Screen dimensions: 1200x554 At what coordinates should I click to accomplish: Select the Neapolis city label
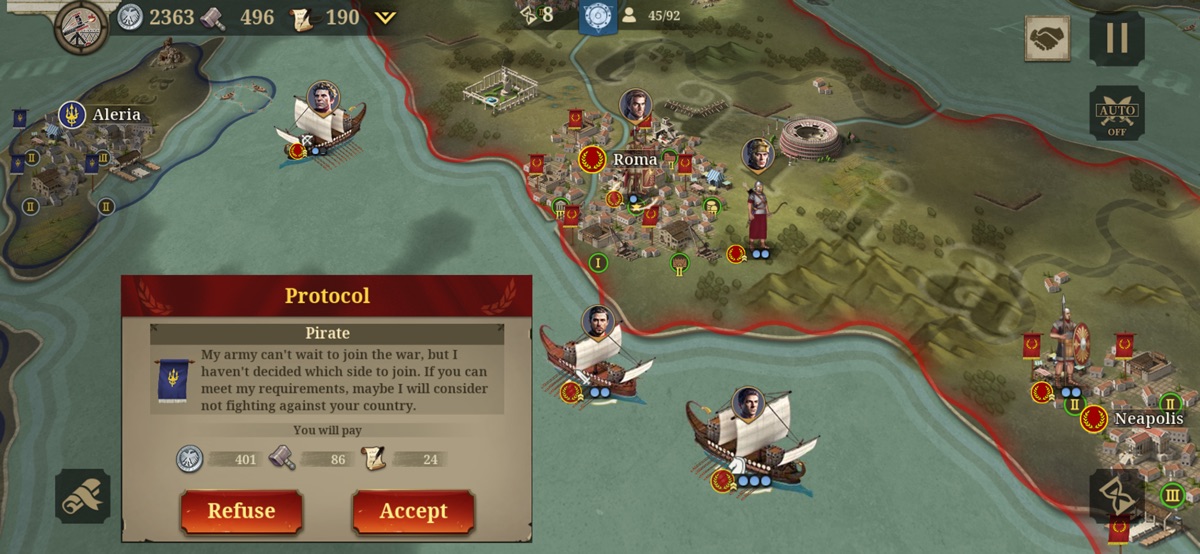coord(1148,419)
